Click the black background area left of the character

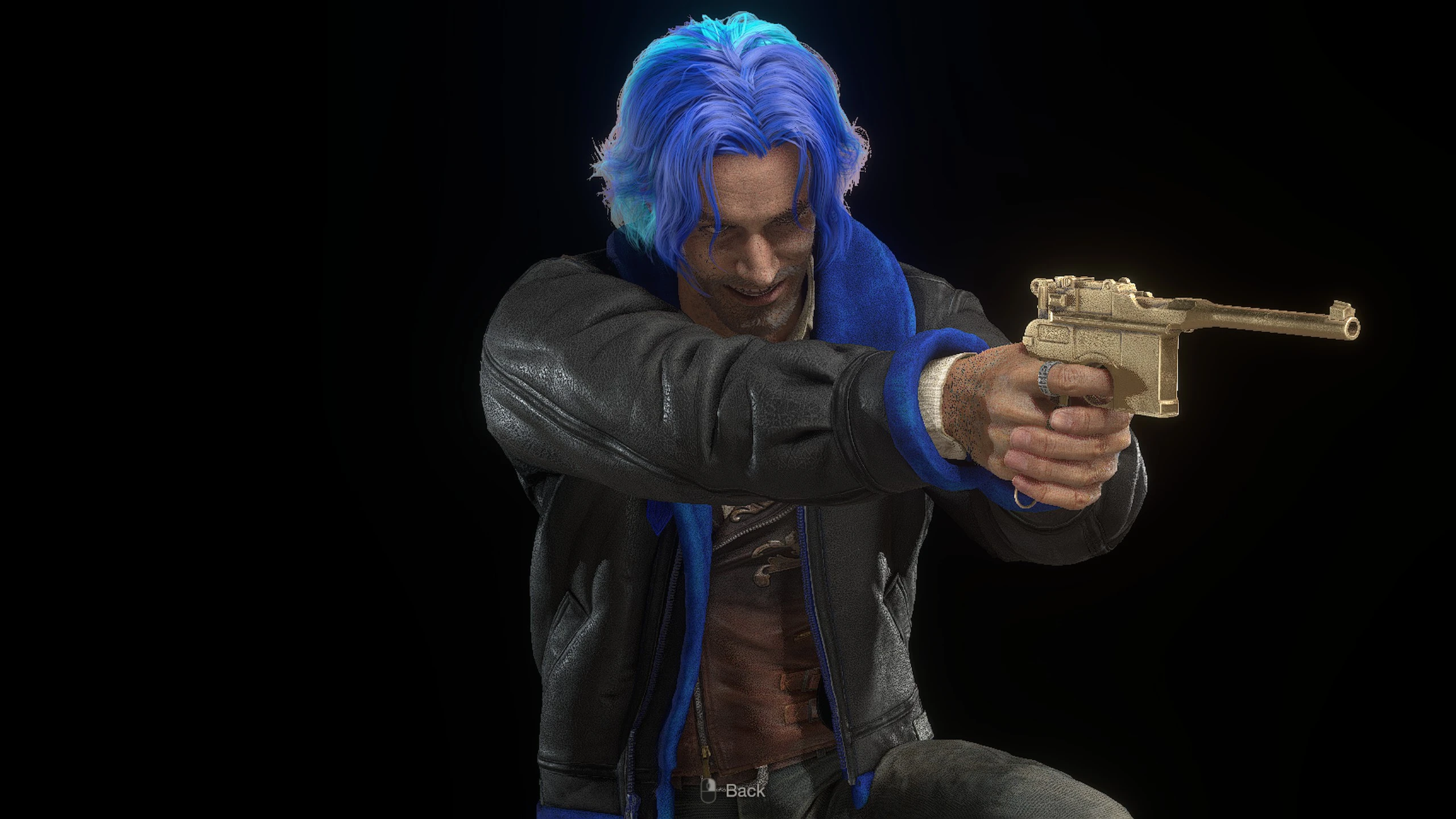227,398
